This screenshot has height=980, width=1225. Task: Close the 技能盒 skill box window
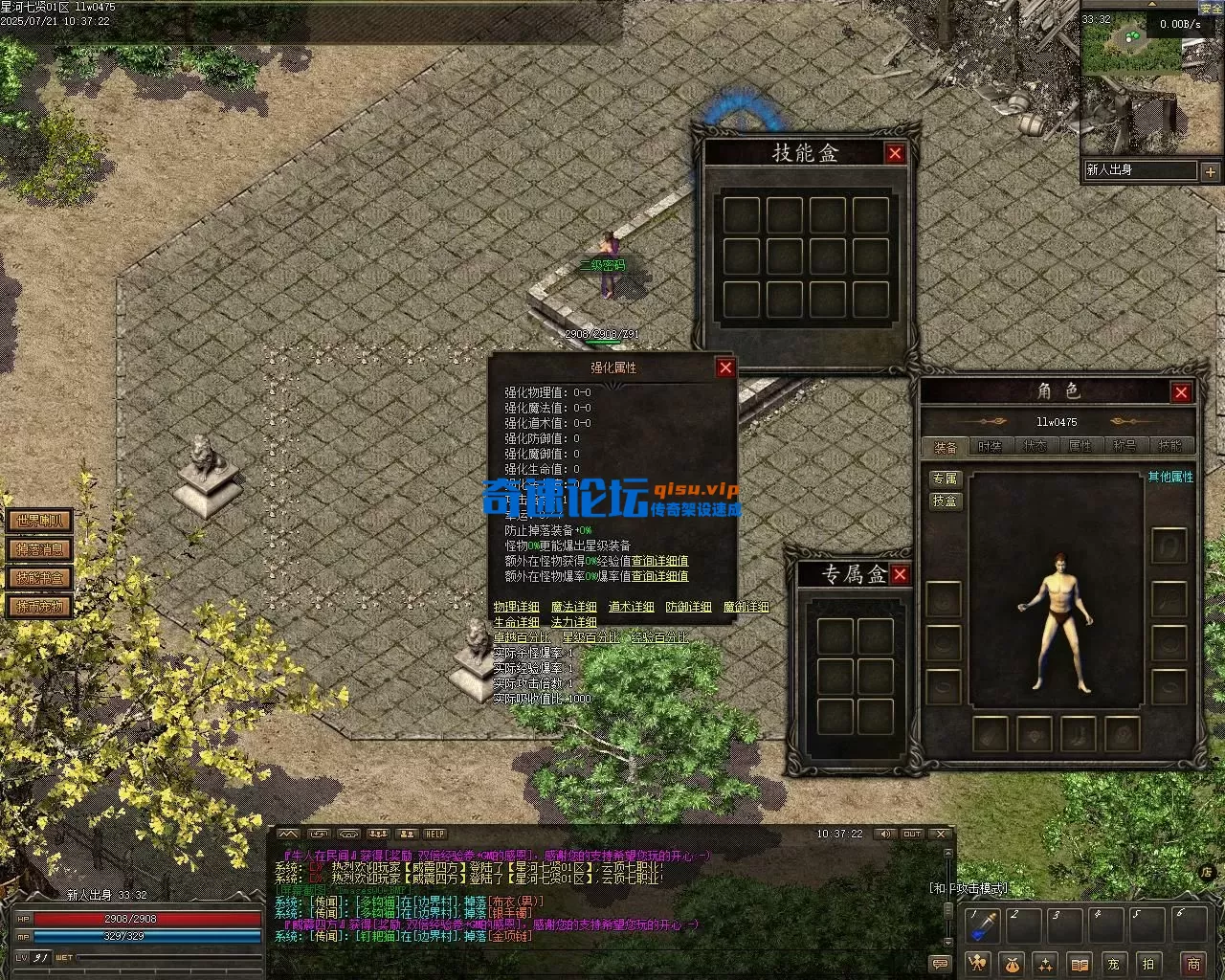895,153
